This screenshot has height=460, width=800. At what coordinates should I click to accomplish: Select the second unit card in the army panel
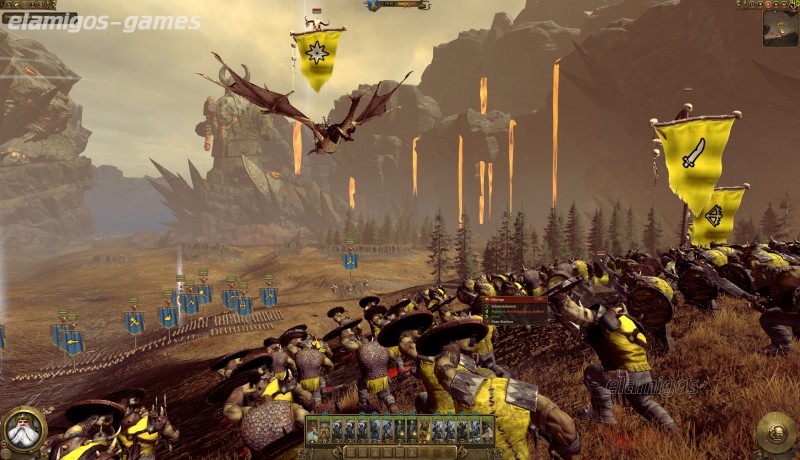325,430
